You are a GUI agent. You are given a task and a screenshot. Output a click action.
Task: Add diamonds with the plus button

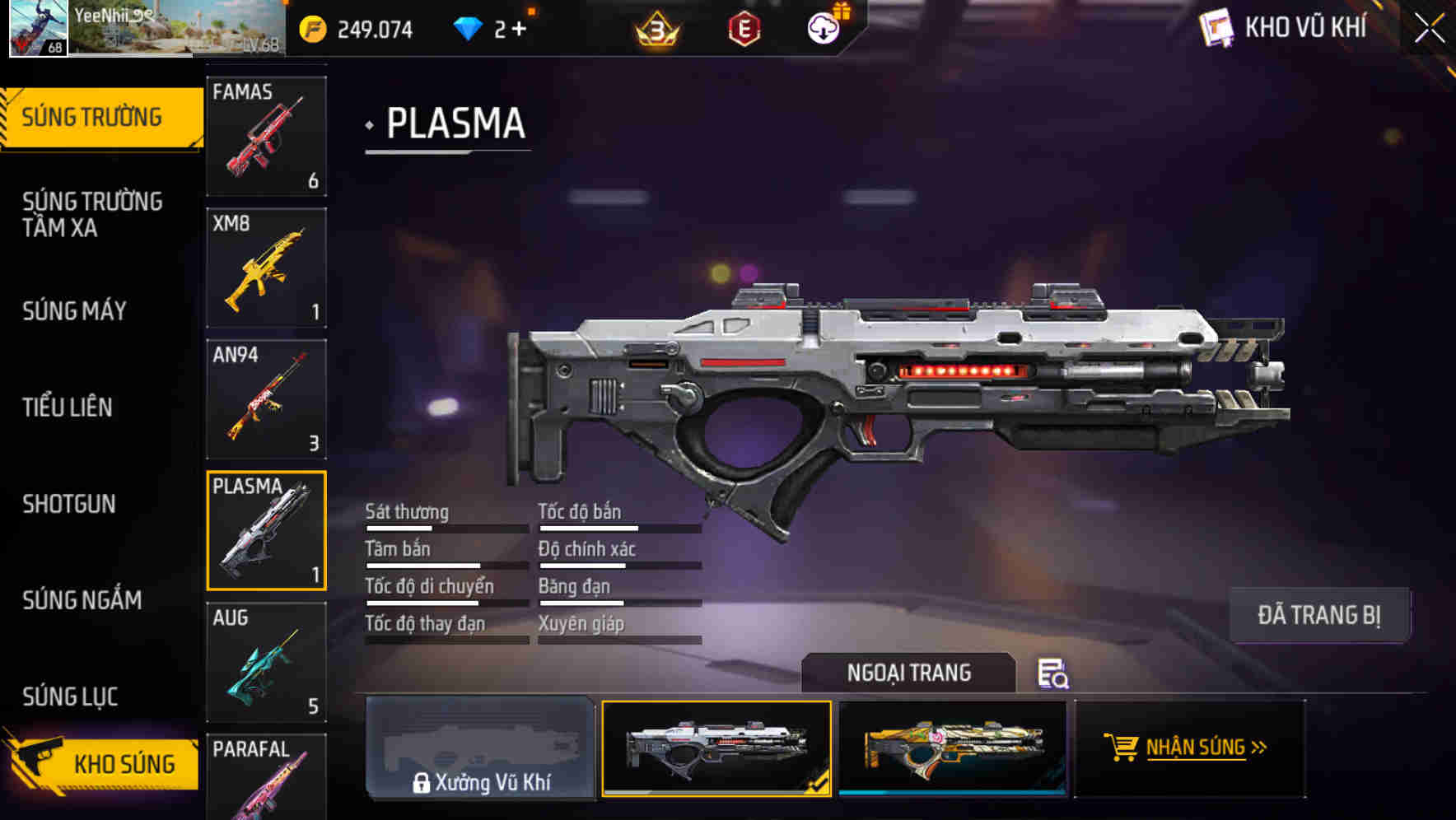point(519,30)
